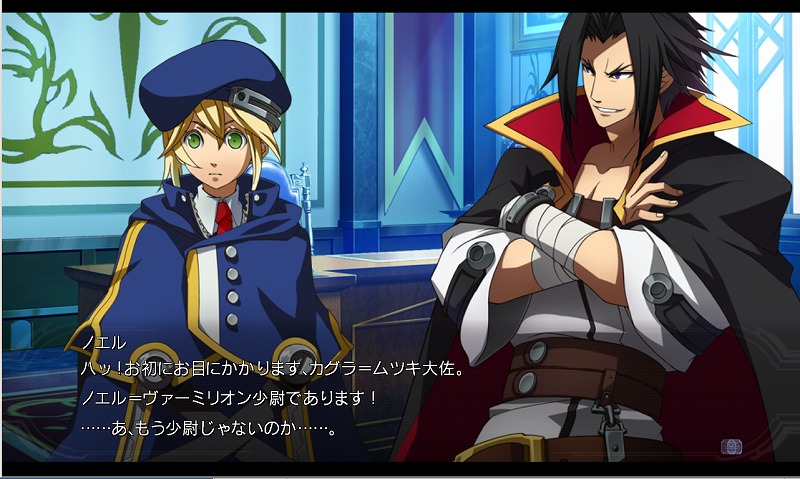Click the blue dialogue advance indicator icon

point(731,446)
